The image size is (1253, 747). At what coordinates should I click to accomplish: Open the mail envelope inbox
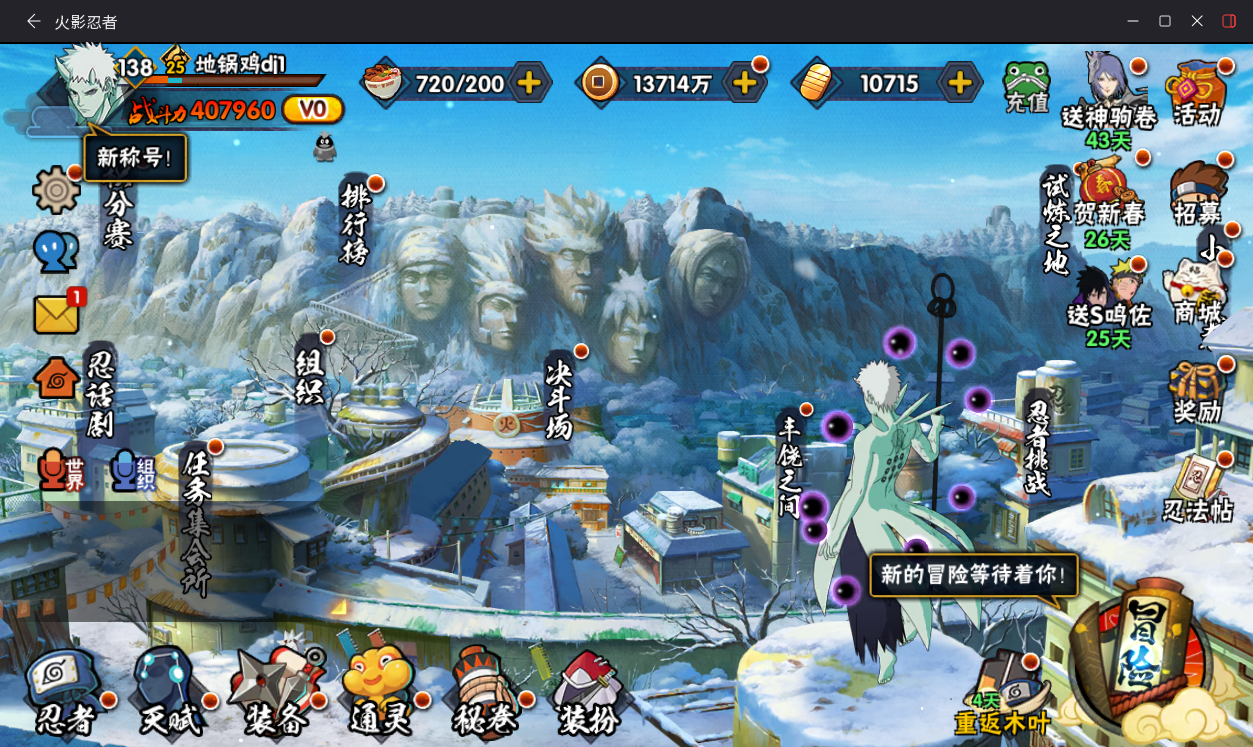57,314
